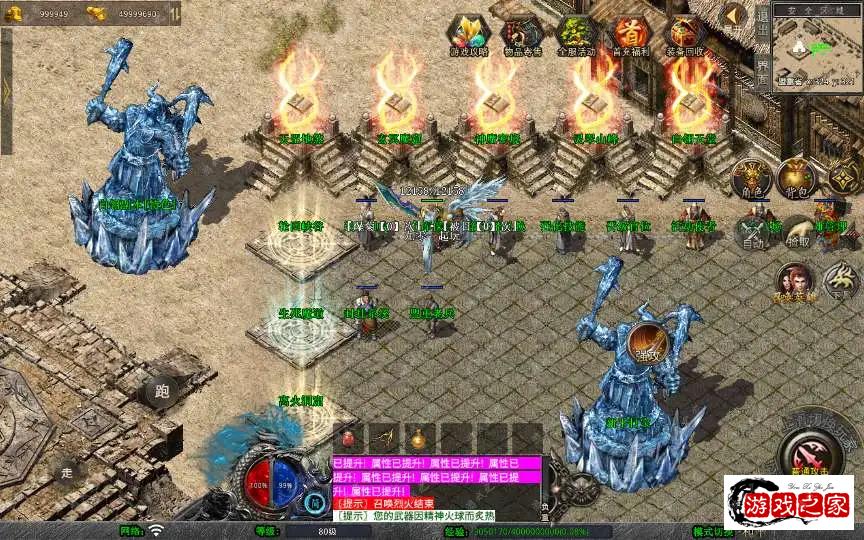Activate the 弹歌 fire skill orb

(648, 345)
